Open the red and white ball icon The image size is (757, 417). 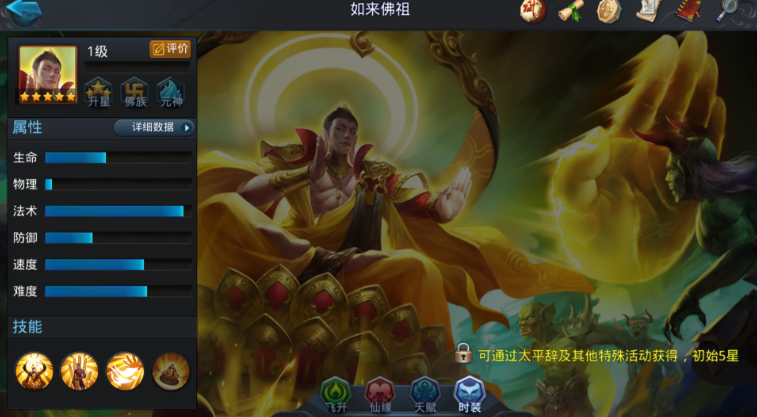click(x=532, y=12)
